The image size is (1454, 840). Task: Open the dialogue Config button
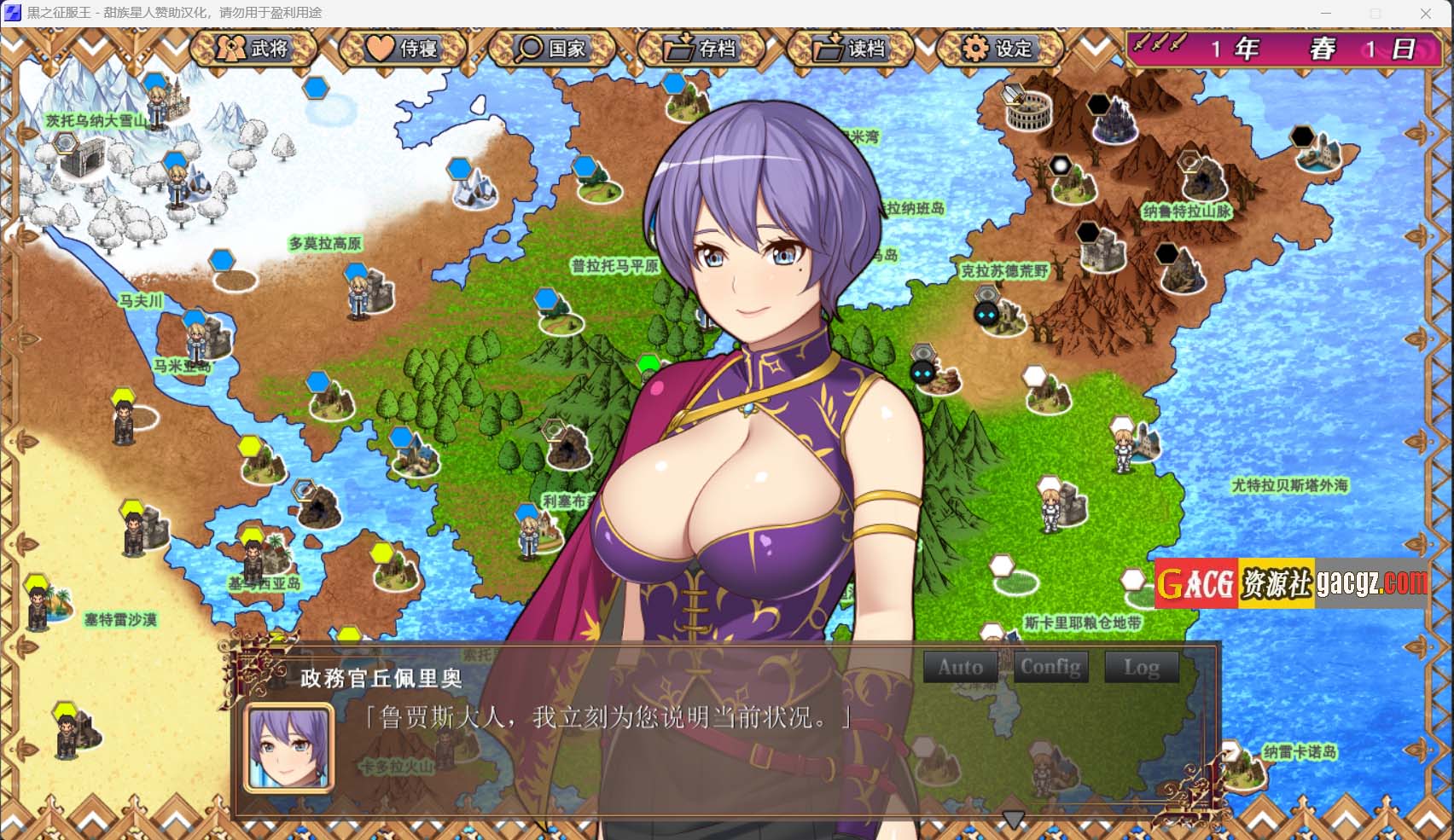(x=1050, y=667)
